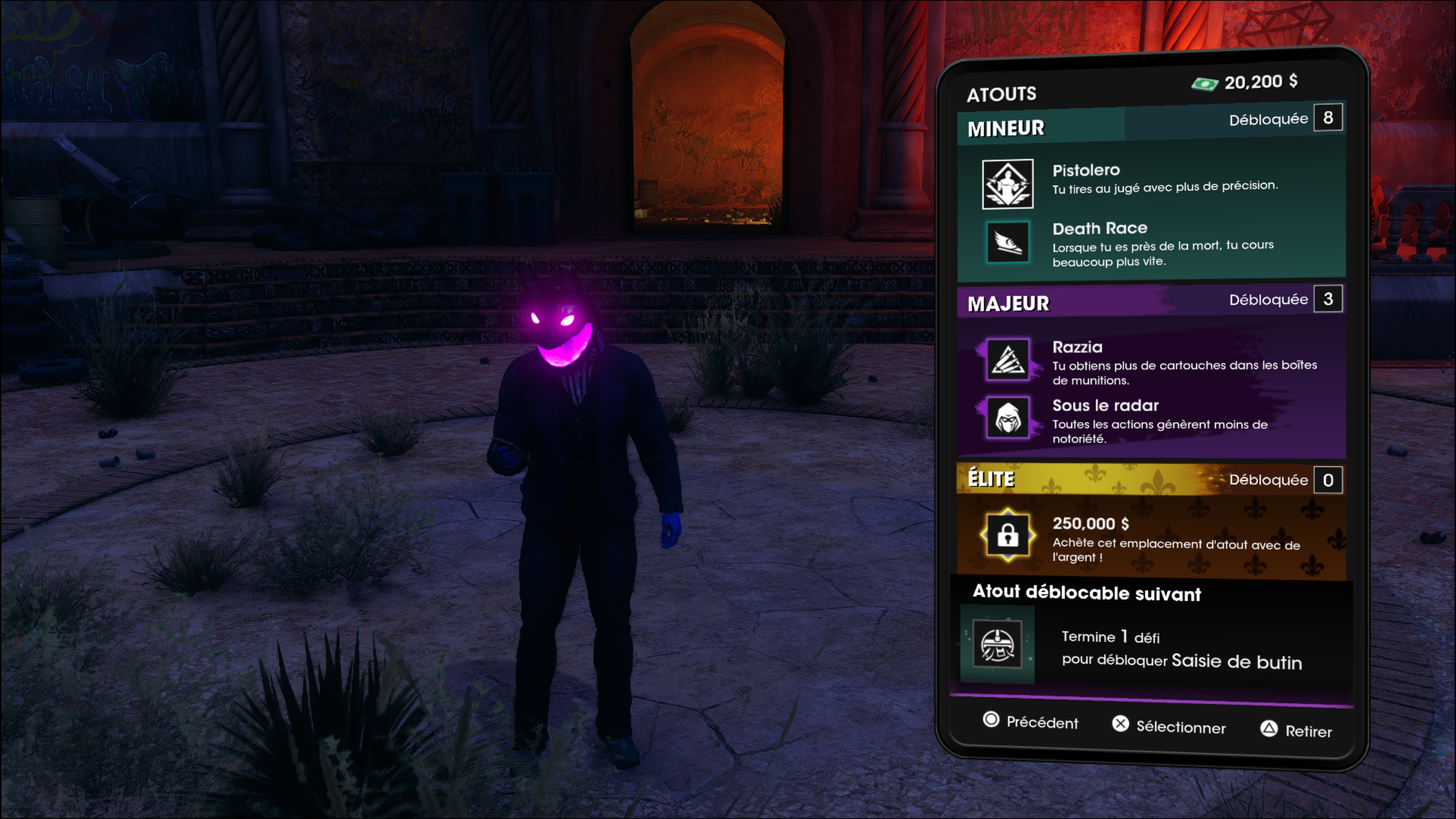Confirm with Sélectionner
The height and width of the screenshot is (819, 1456).
pos(1169,726)
